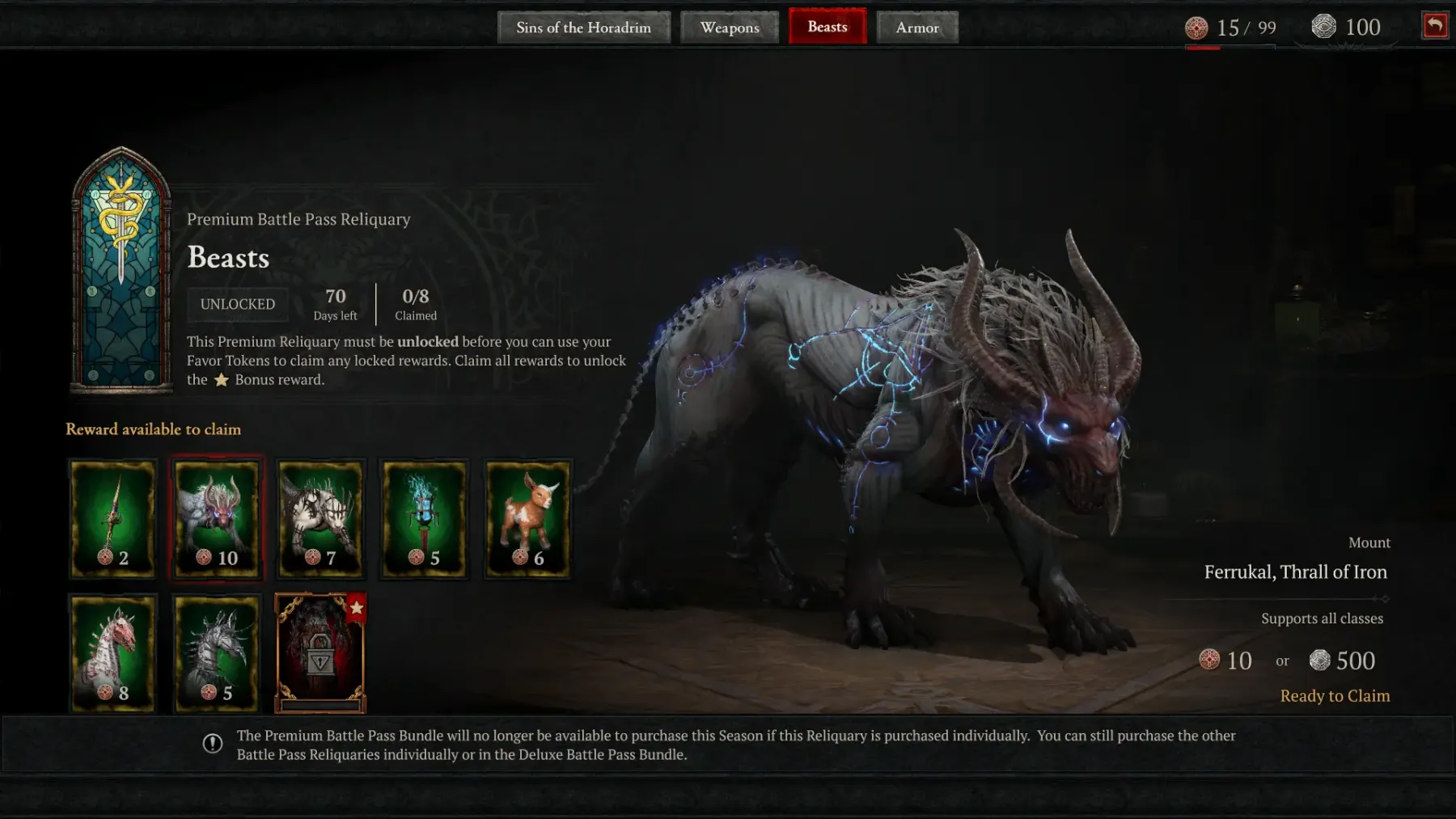Click the locked star bonus reward

(x=320, y=653)
